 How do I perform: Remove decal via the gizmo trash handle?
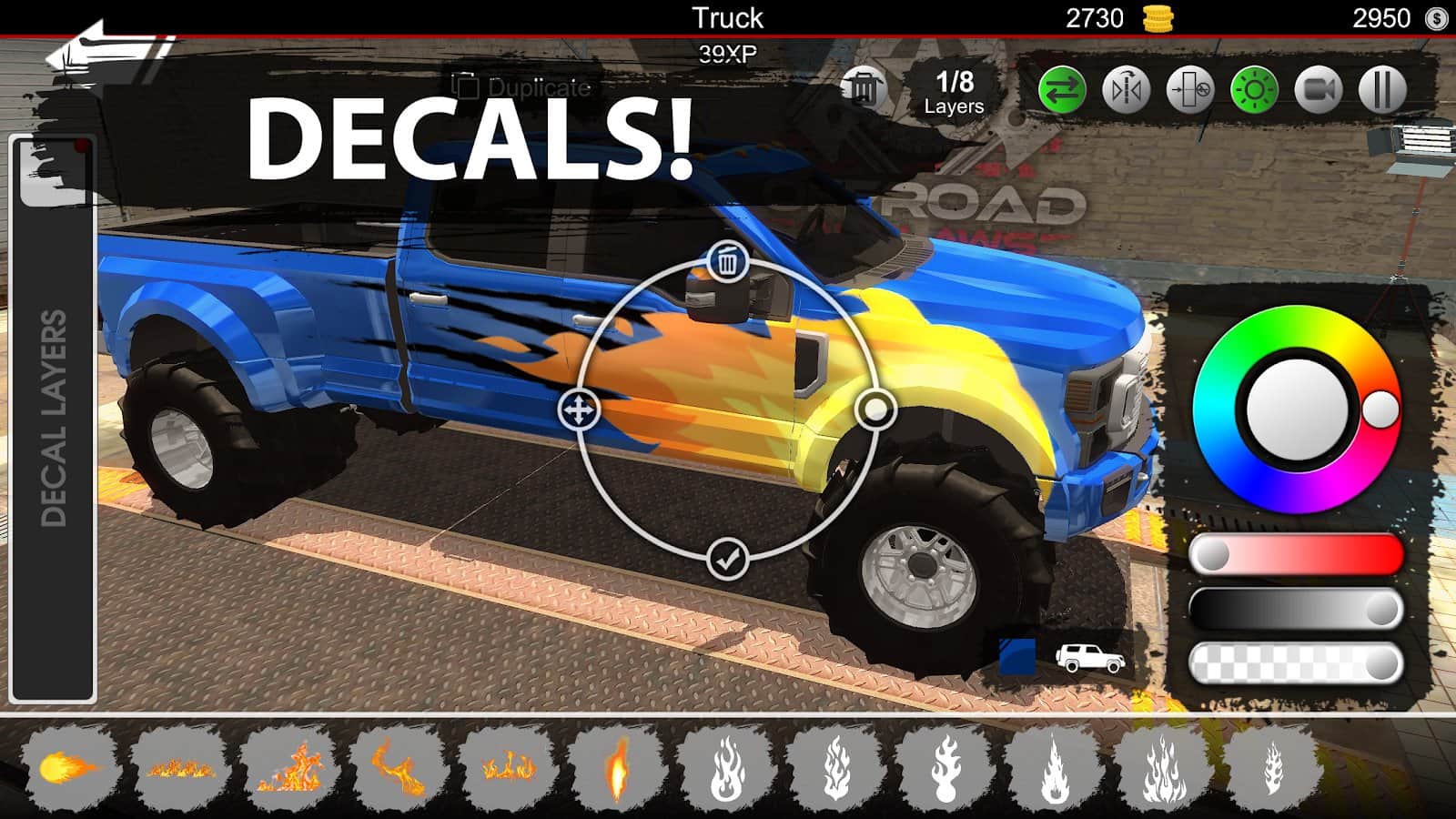click(x=727, y=263)
